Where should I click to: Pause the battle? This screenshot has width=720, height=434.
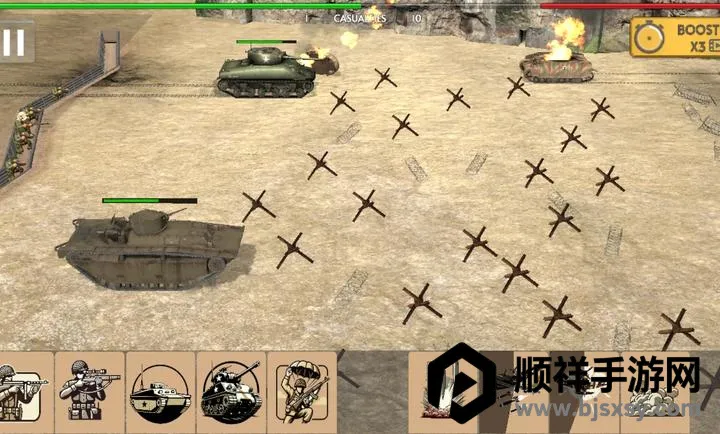point(14,43)
